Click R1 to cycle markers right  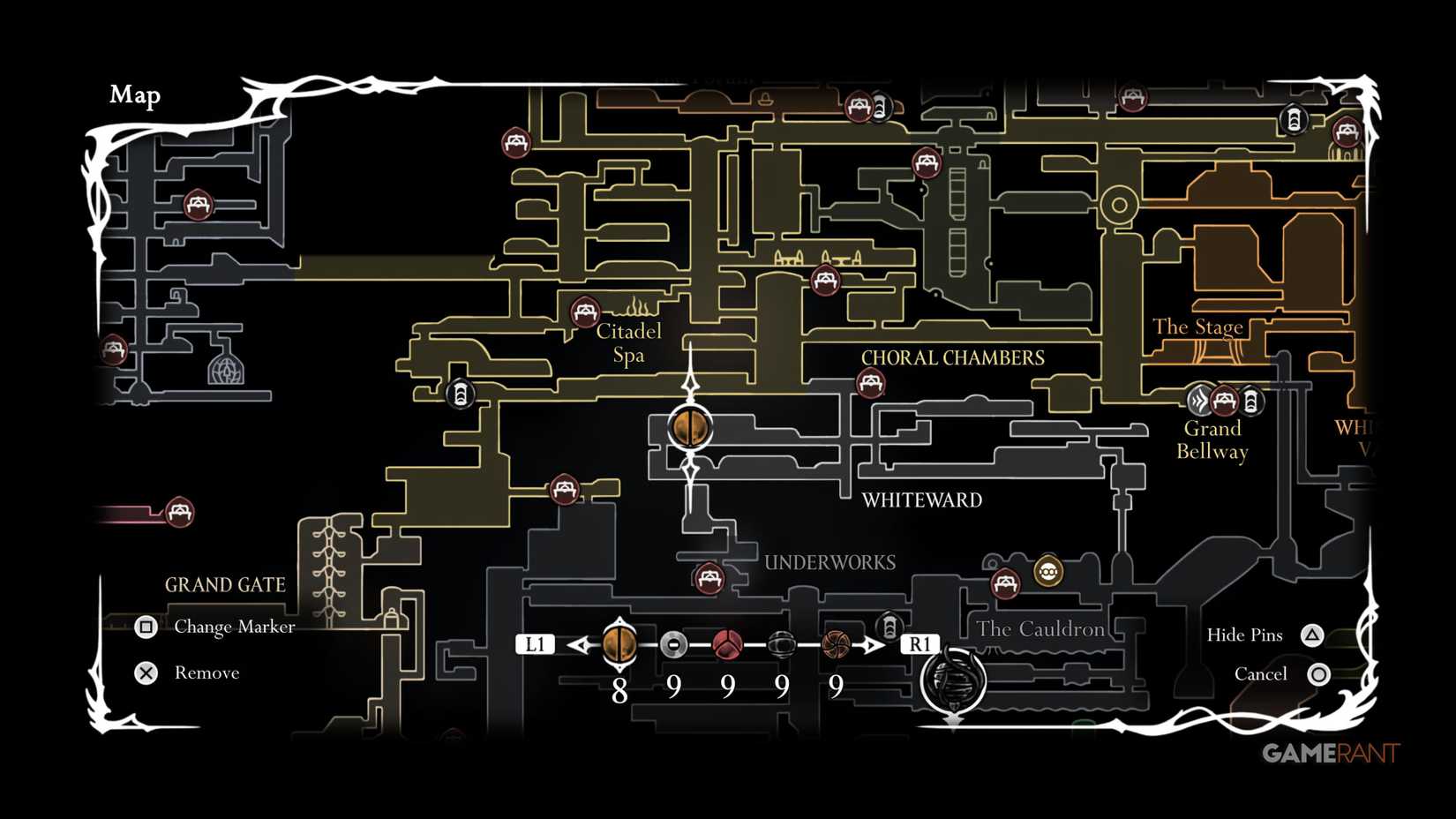point(920,645)
